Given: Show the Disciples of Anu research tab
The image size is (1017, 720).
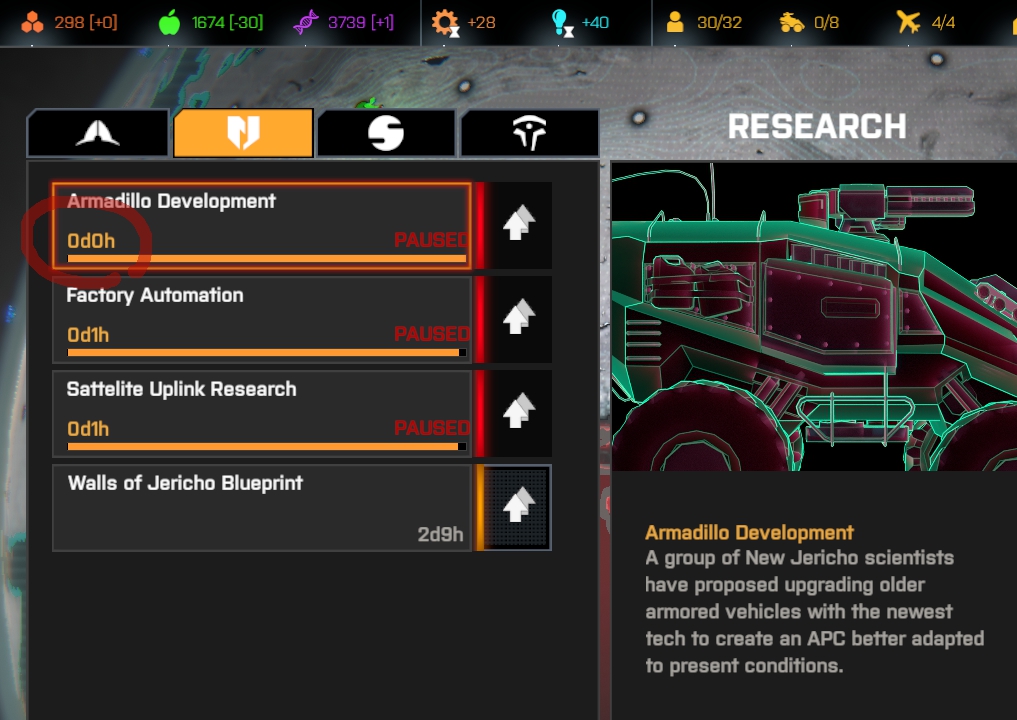Looking at the screenshot, I should tap(529, 134).
